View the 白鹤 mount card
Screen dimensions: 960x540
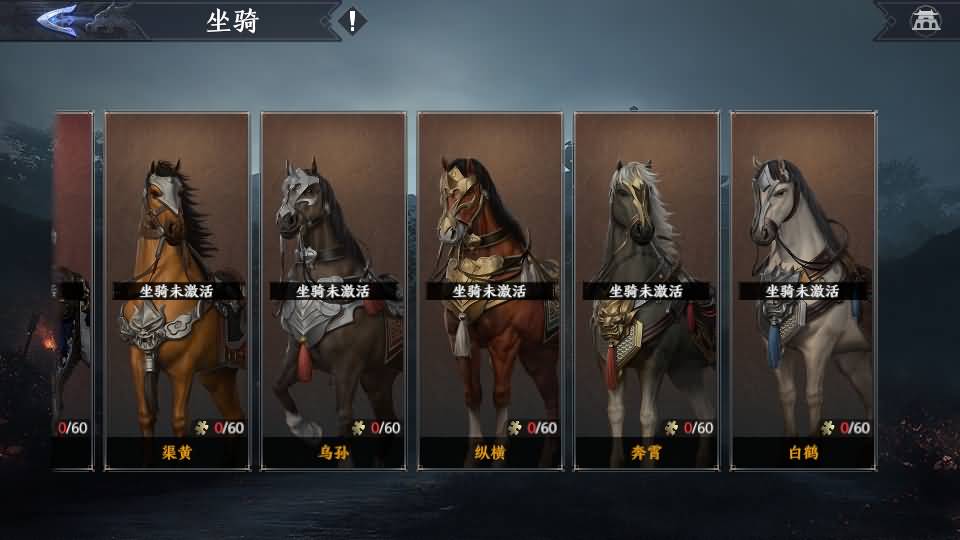pos(803,290)
